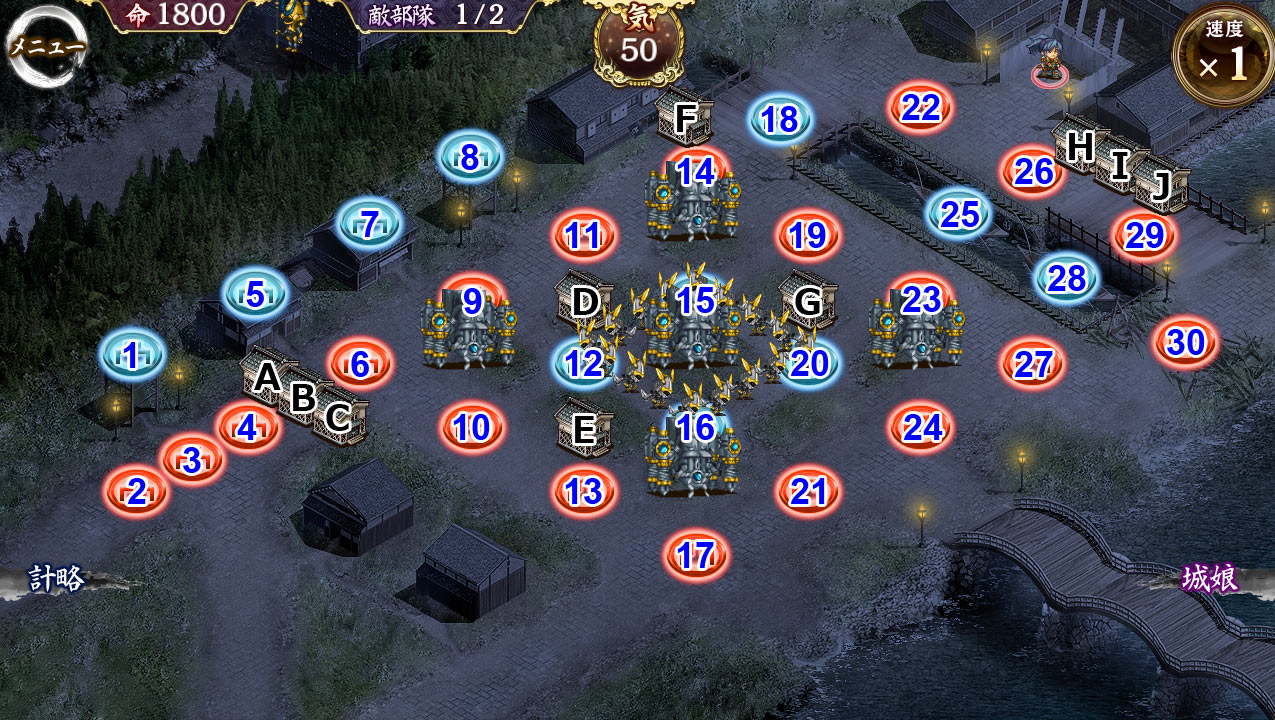Choose red deployment tile 2
This screenshot has height=720, width=1275.
click(x=136, y=491)
